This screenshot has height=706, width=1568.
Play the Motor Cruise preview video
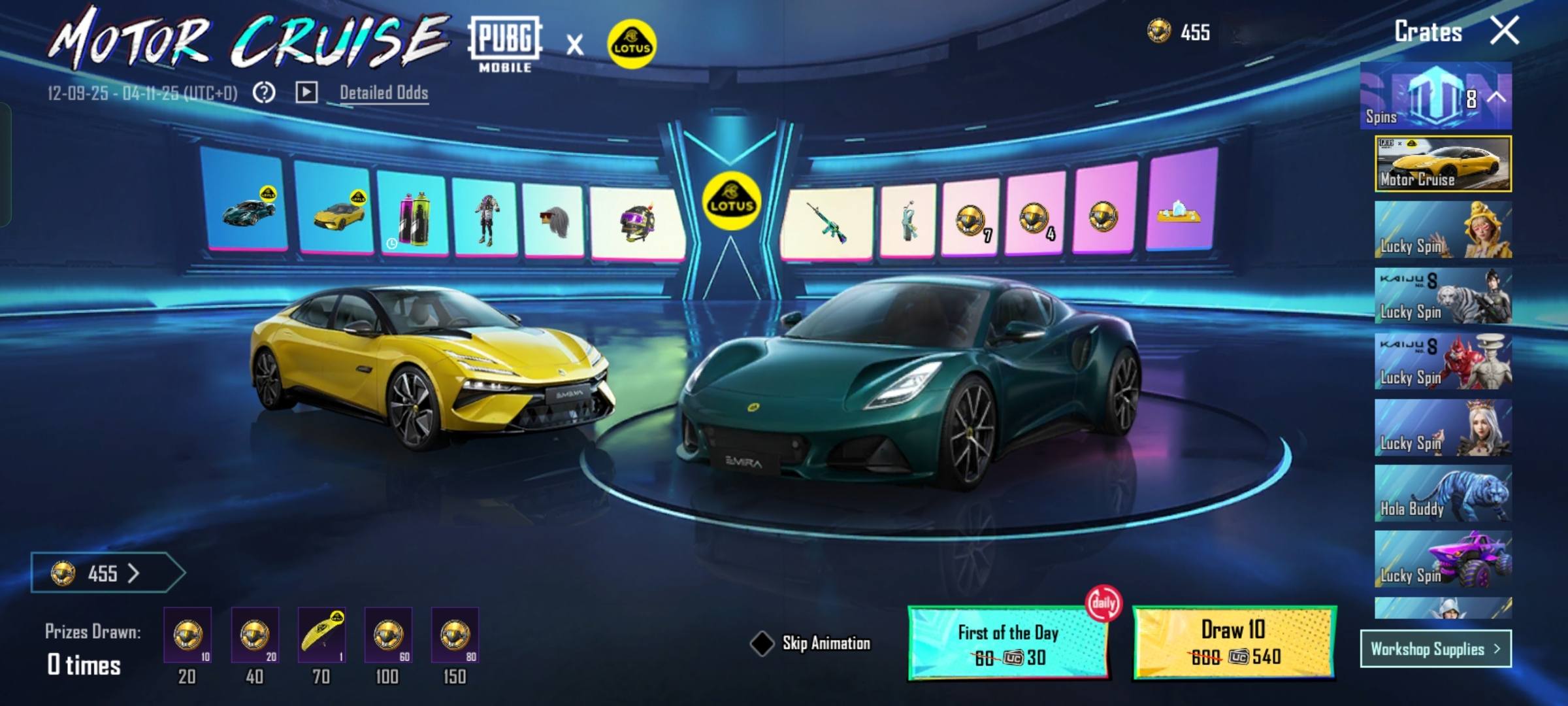coord(306,92)
